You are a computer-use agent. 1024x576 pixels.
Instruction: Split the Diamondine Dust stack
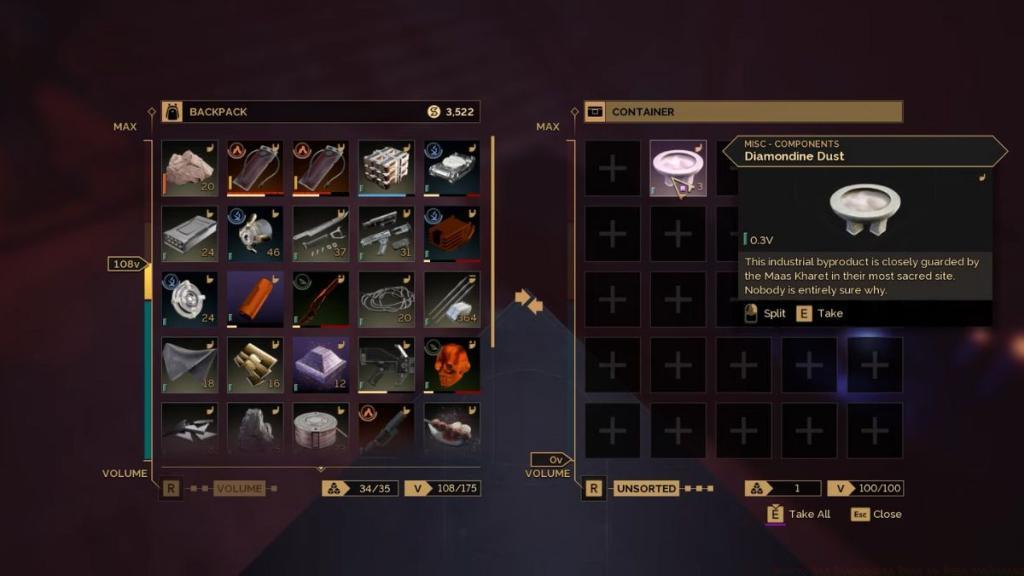[766, 313]
